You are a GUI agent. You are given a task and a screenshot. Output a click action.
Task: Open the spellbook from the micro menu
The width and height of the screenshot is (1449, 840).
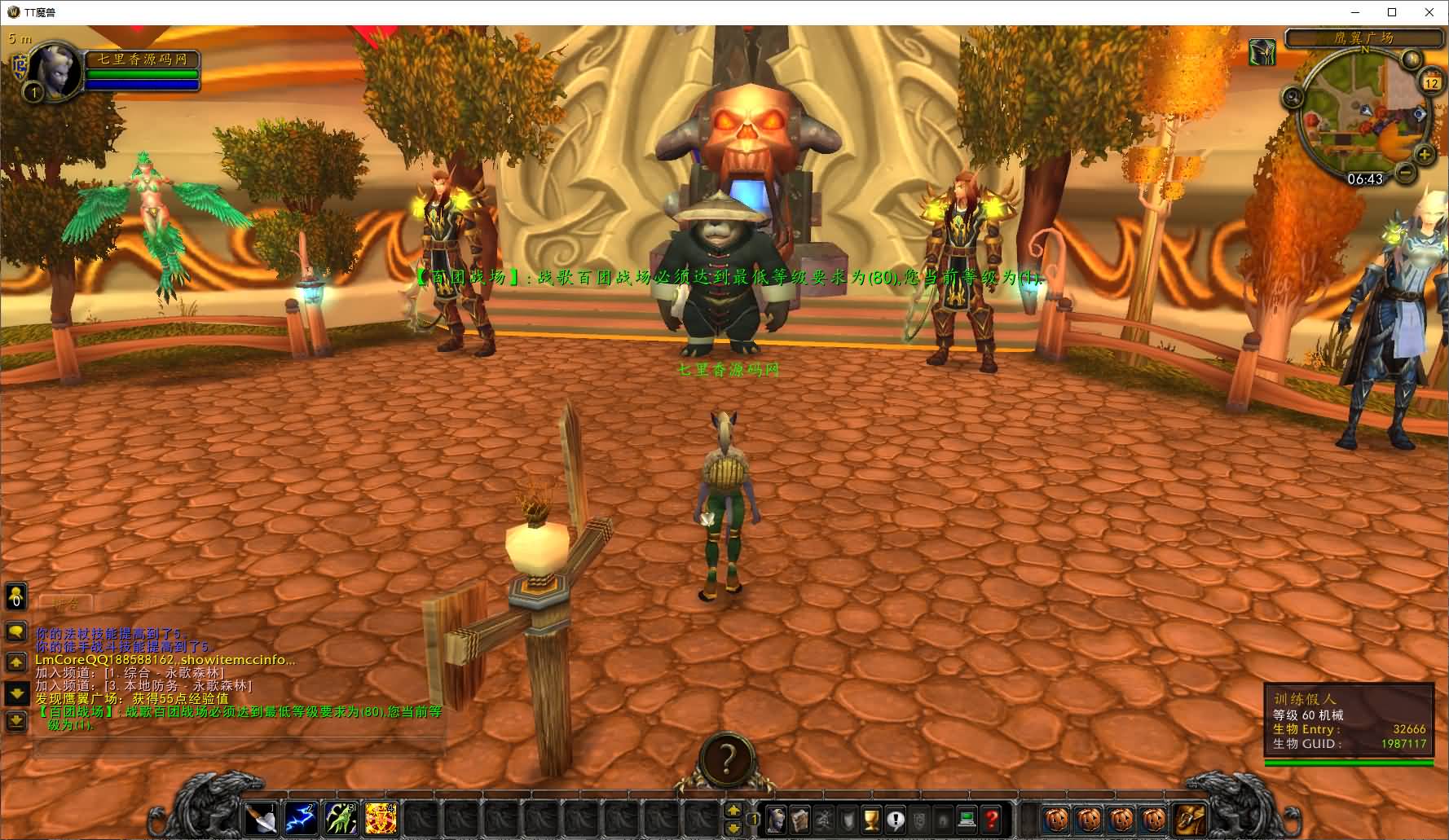[801, 819]
